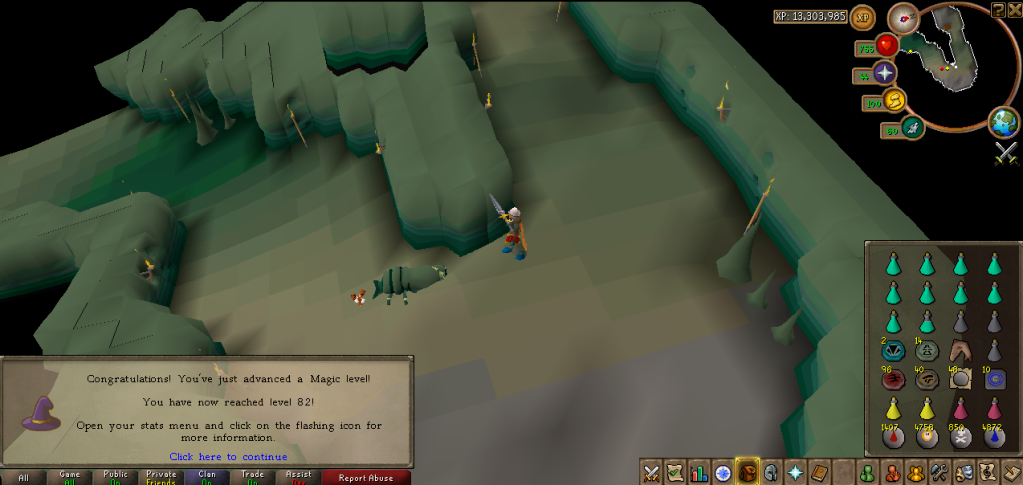Click the compass to face north
Image resolution: width=1023 pixels, height=485 pixels.
(x=903, y=17)
